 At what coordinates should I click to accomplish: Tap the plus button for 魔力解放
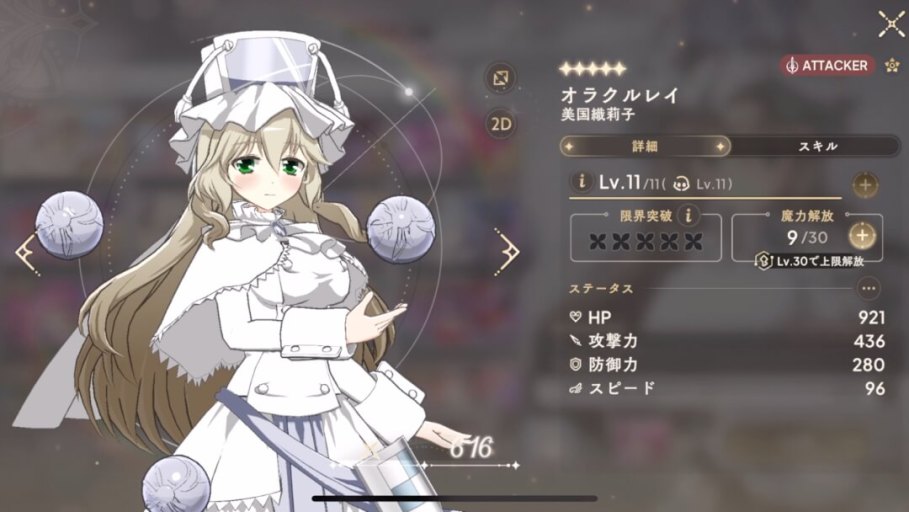click(863, 236)
